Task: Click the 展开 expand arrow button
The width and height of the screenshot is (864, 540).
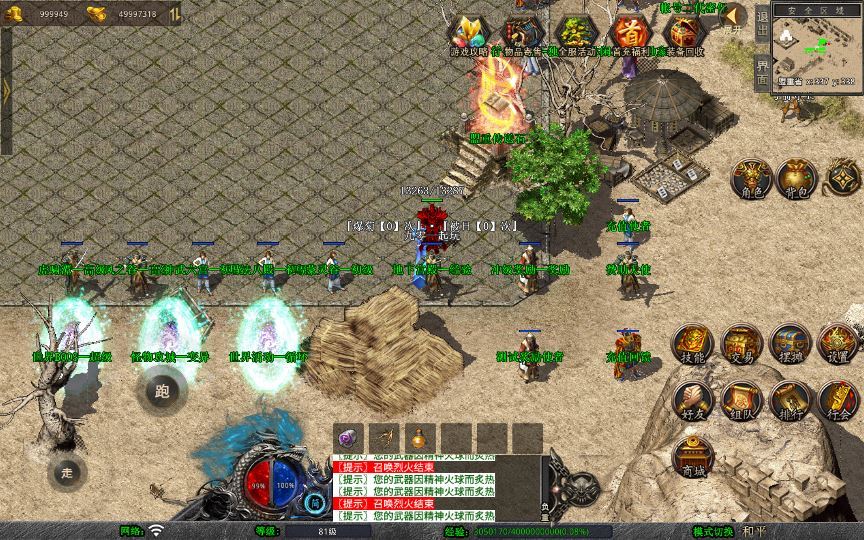Action: 734,18
